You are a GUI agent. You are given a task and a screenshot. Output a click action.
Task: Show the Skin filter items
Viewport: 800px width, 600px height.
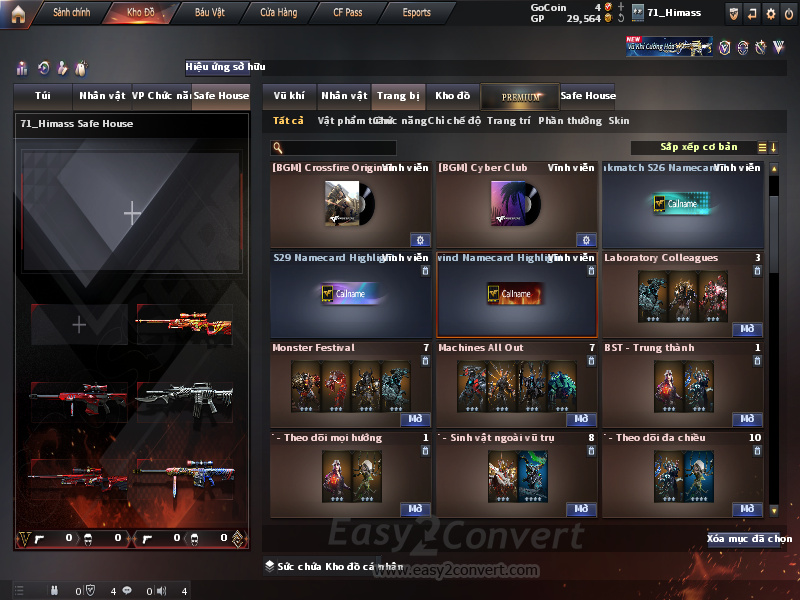coord(619,121)
